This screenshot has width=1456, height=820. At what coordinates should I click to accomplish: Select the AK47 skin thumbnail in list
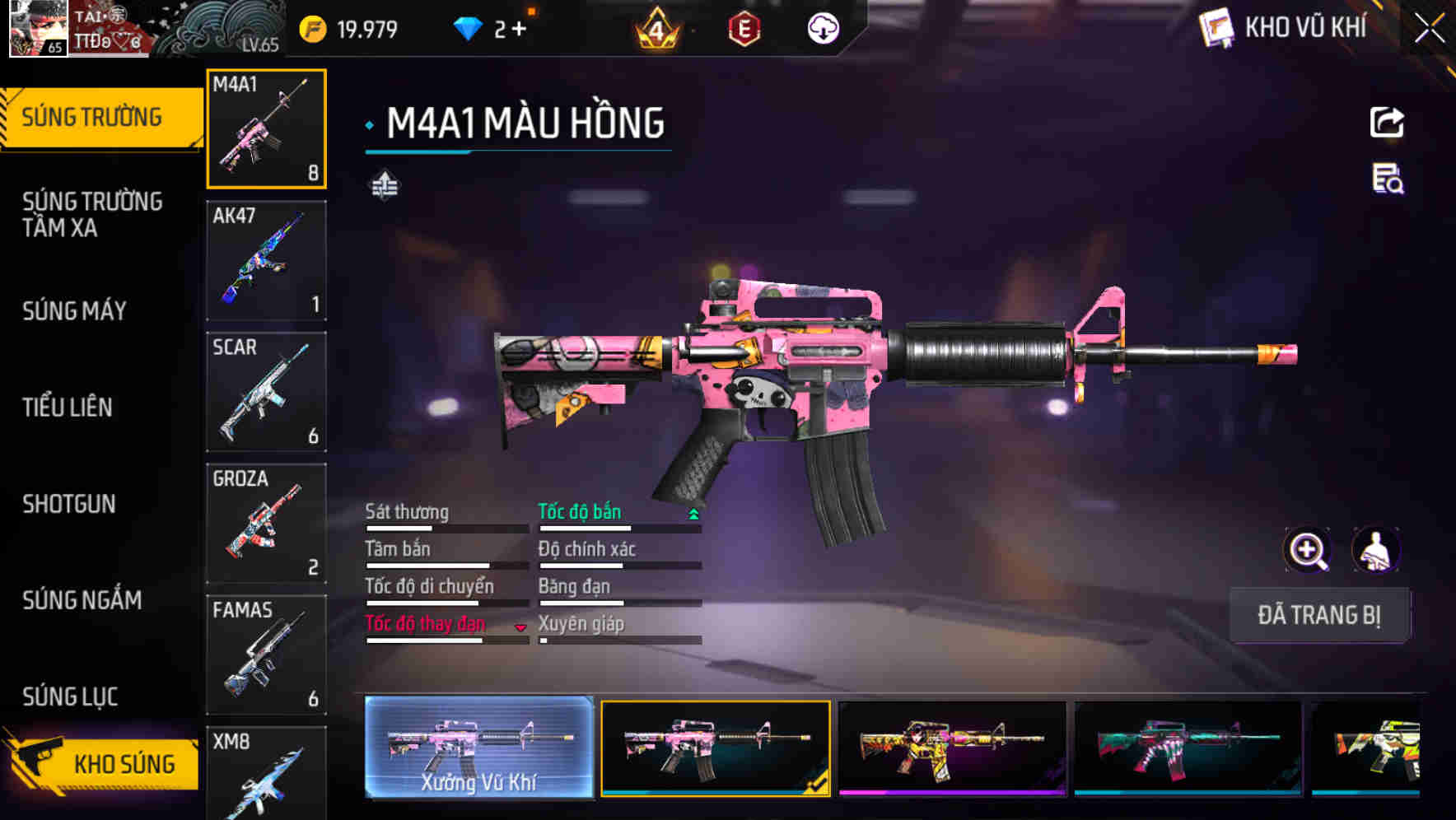point(266,259)
